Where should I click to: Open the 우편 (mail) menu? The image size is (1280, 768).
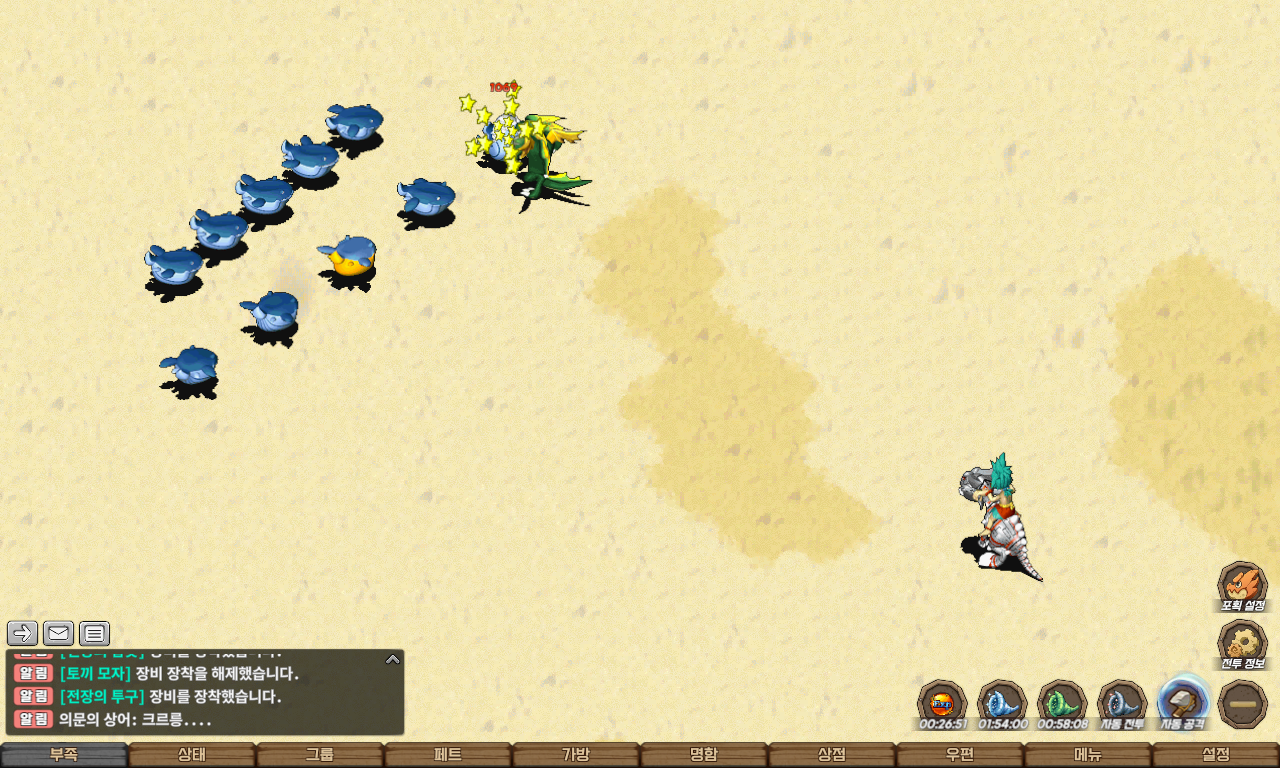point(960,755)
